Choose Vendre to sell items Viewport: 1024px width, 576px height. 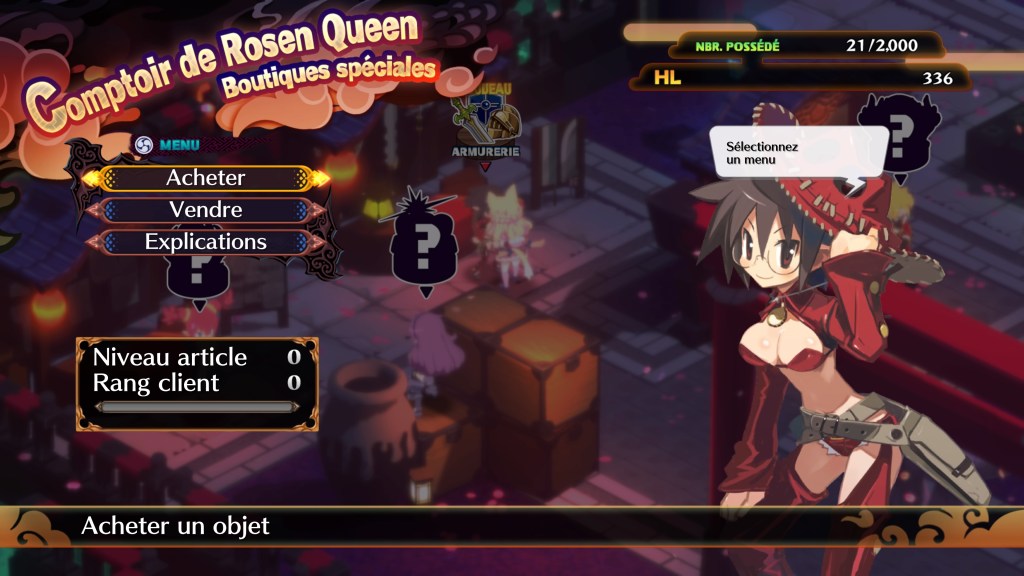205,210
